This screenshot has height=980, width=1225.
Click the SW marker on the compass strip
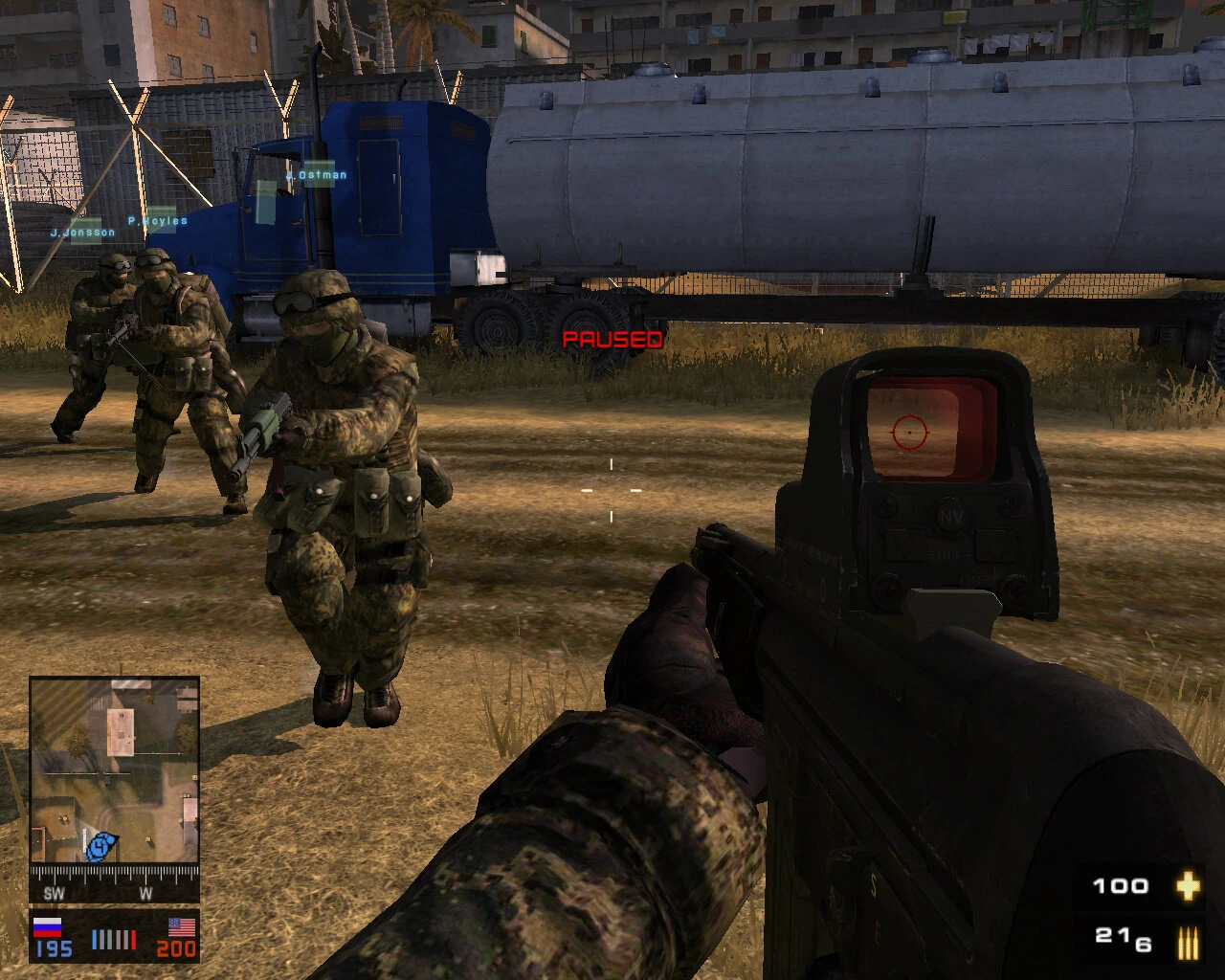click(55, 892)
